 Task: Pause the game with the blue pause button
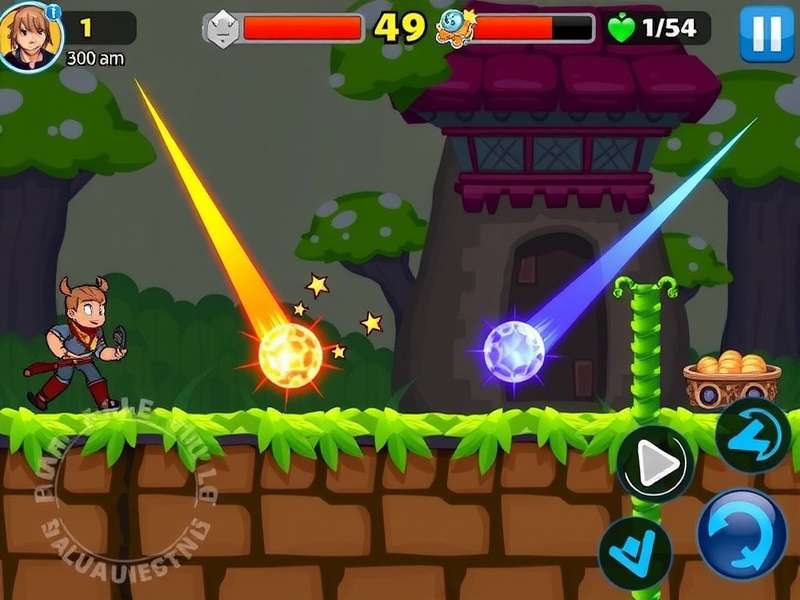coord(766,33)
